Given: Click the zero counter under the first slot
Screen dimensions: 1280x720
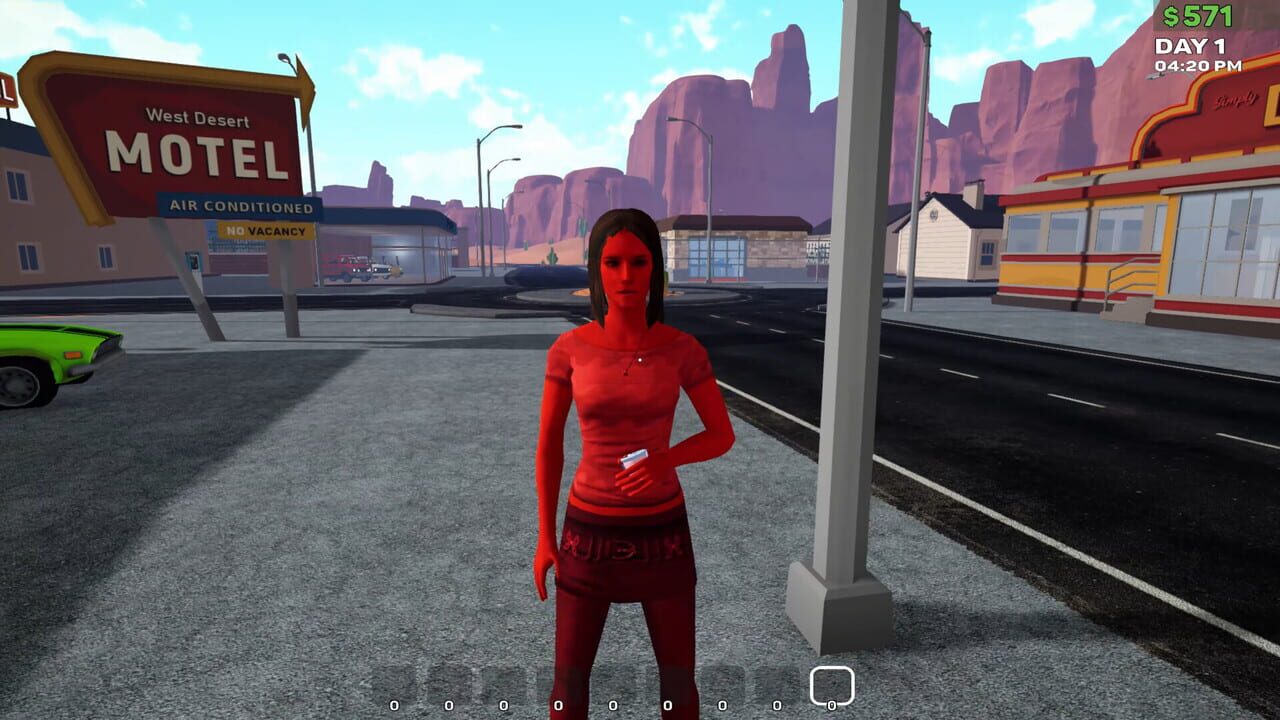Looking at the screenshot, I should (392, 703).
